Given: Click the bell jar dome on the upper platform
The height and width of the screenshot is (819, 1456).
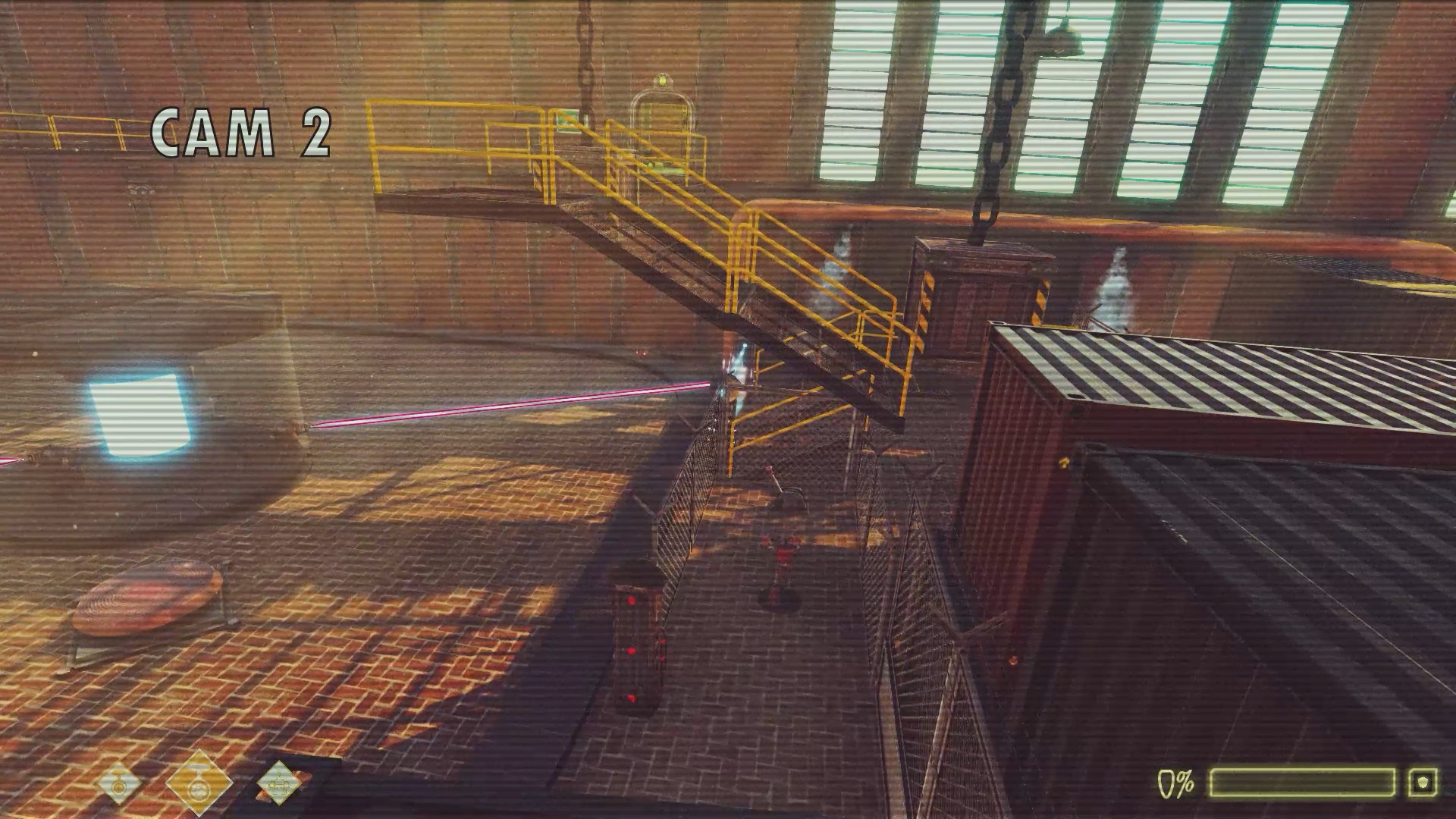Looking at the screenshot, I should click(x=661, y=125).
